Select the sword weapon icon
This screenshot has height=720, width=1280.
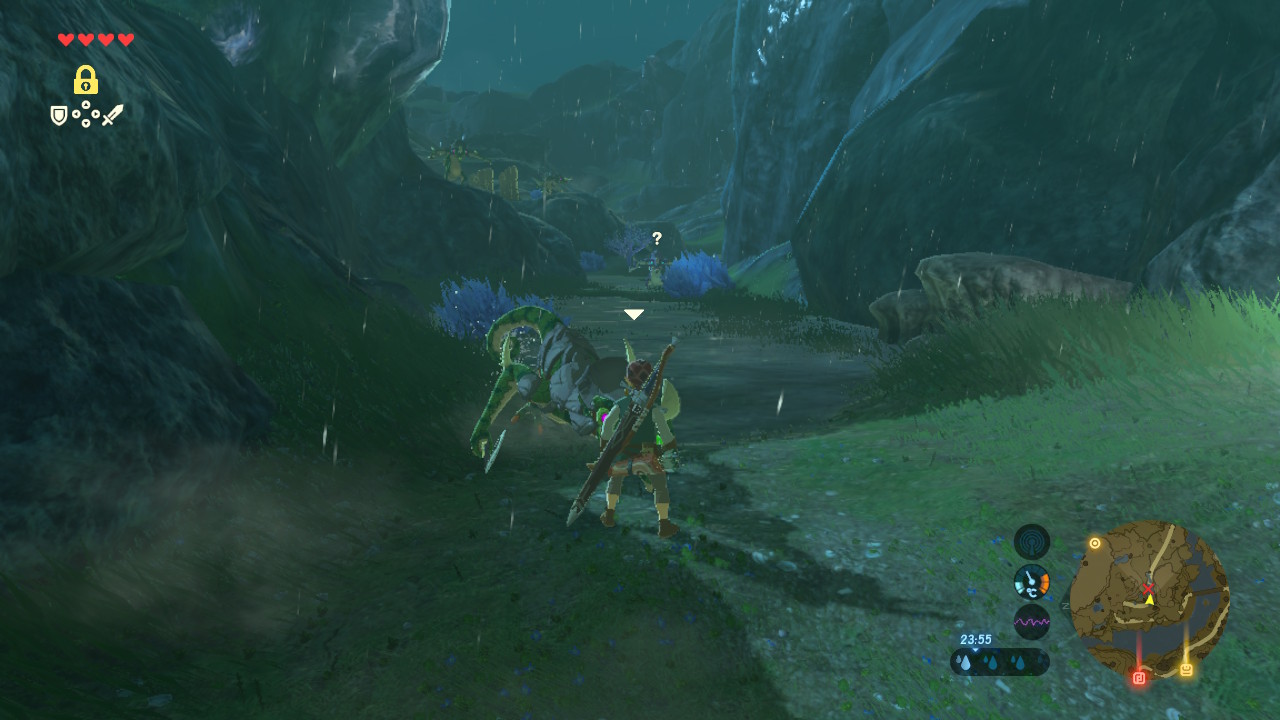click(112, 115)
